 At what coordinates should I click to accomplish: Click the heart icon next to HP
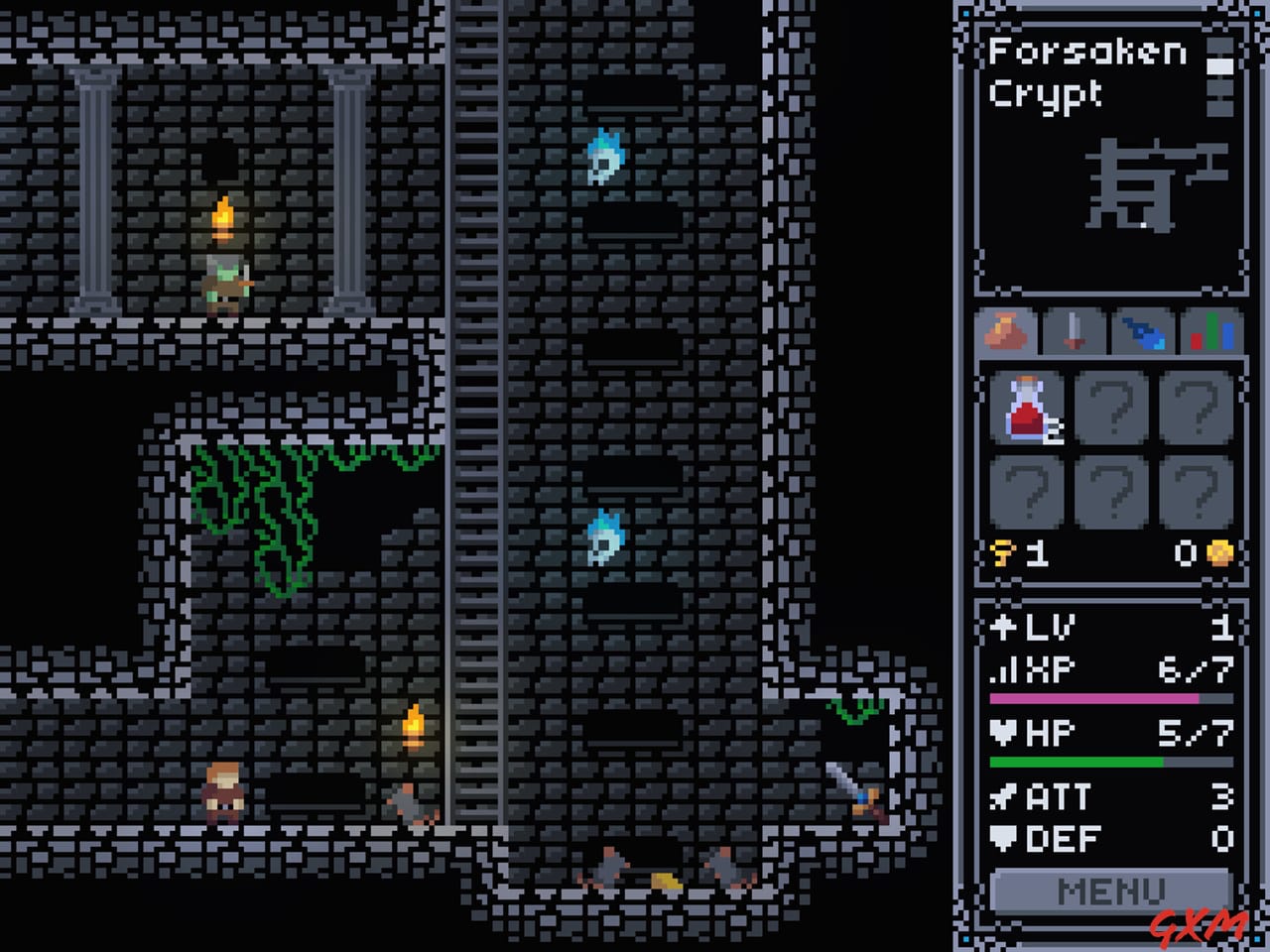pos(1003,732)
